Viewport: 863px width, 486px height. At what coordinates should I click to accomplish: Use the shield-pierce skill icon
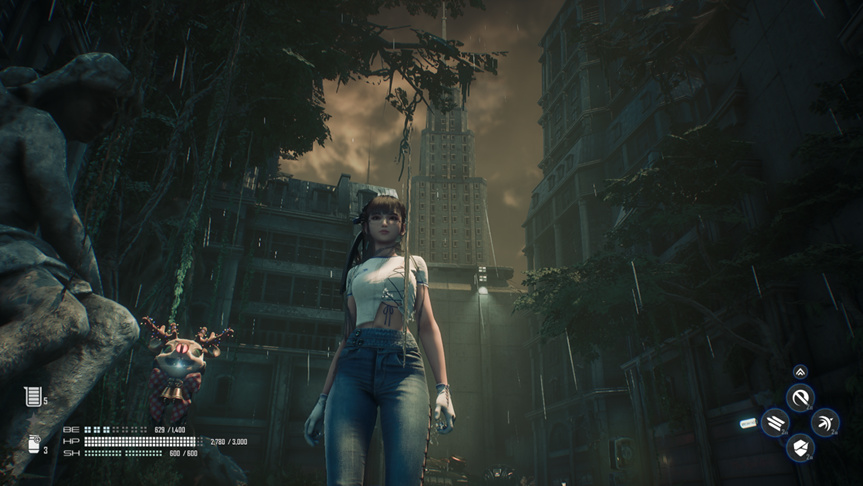coord(799,447)
